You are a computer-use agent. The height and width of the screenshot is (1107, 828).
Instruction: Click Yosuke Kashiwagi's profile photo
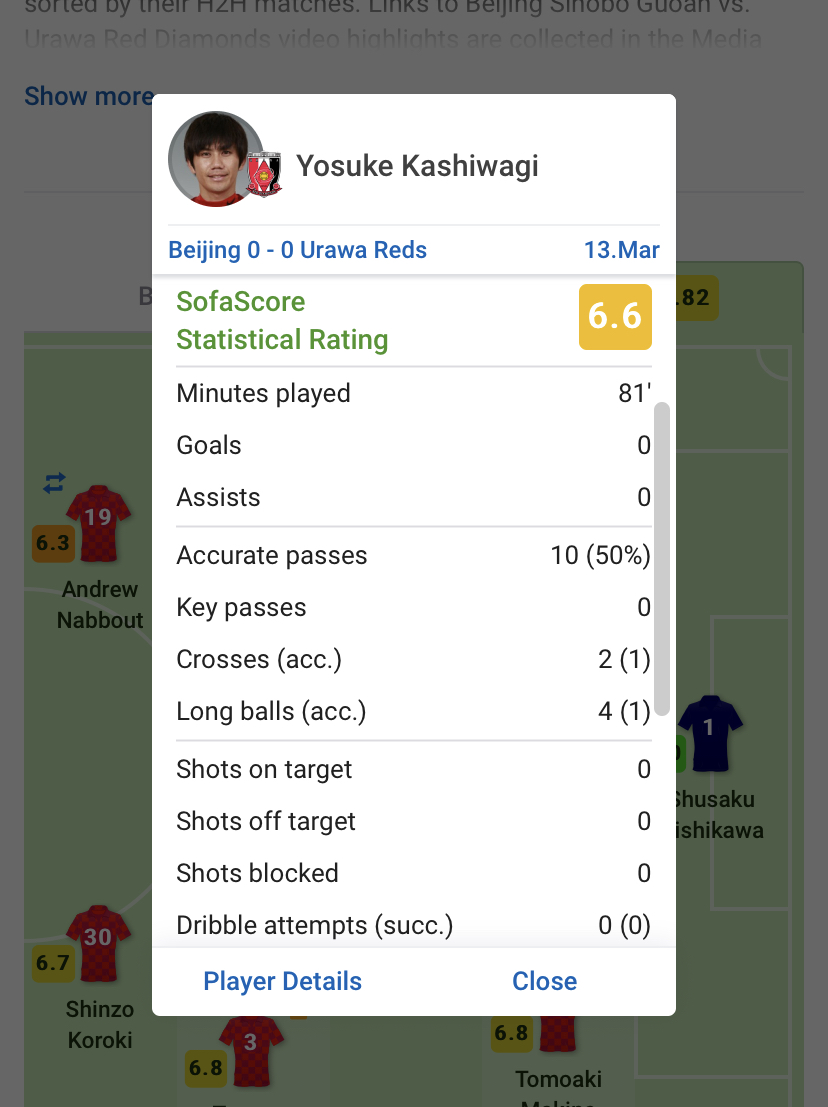(x=215, y=160)
